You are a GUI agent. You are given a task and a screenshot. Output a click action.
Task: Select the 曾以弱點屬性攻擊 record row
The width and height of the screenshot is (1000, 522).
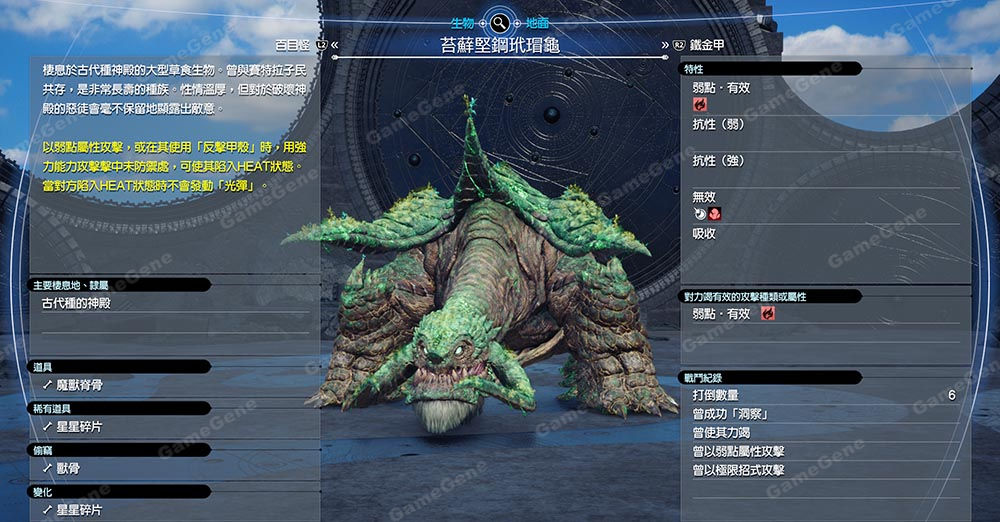pos(738,451)
